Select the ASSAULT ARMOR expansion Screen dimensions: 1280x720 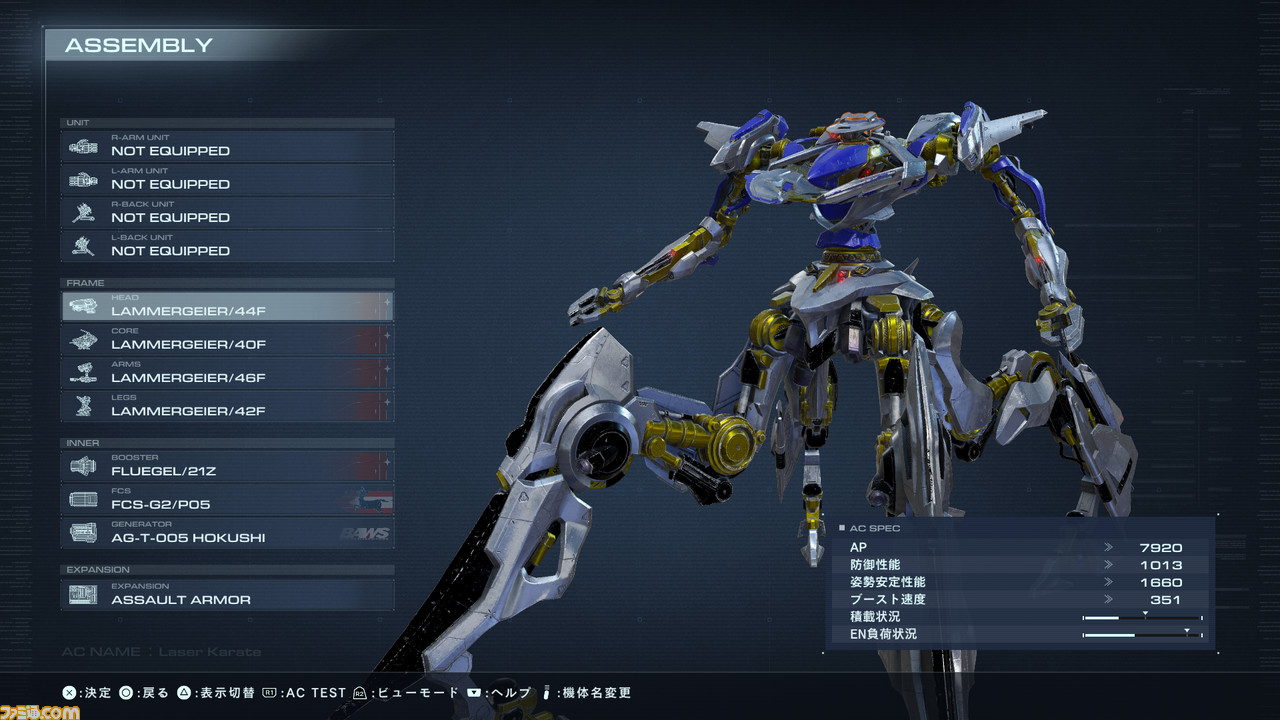(228, 595)
